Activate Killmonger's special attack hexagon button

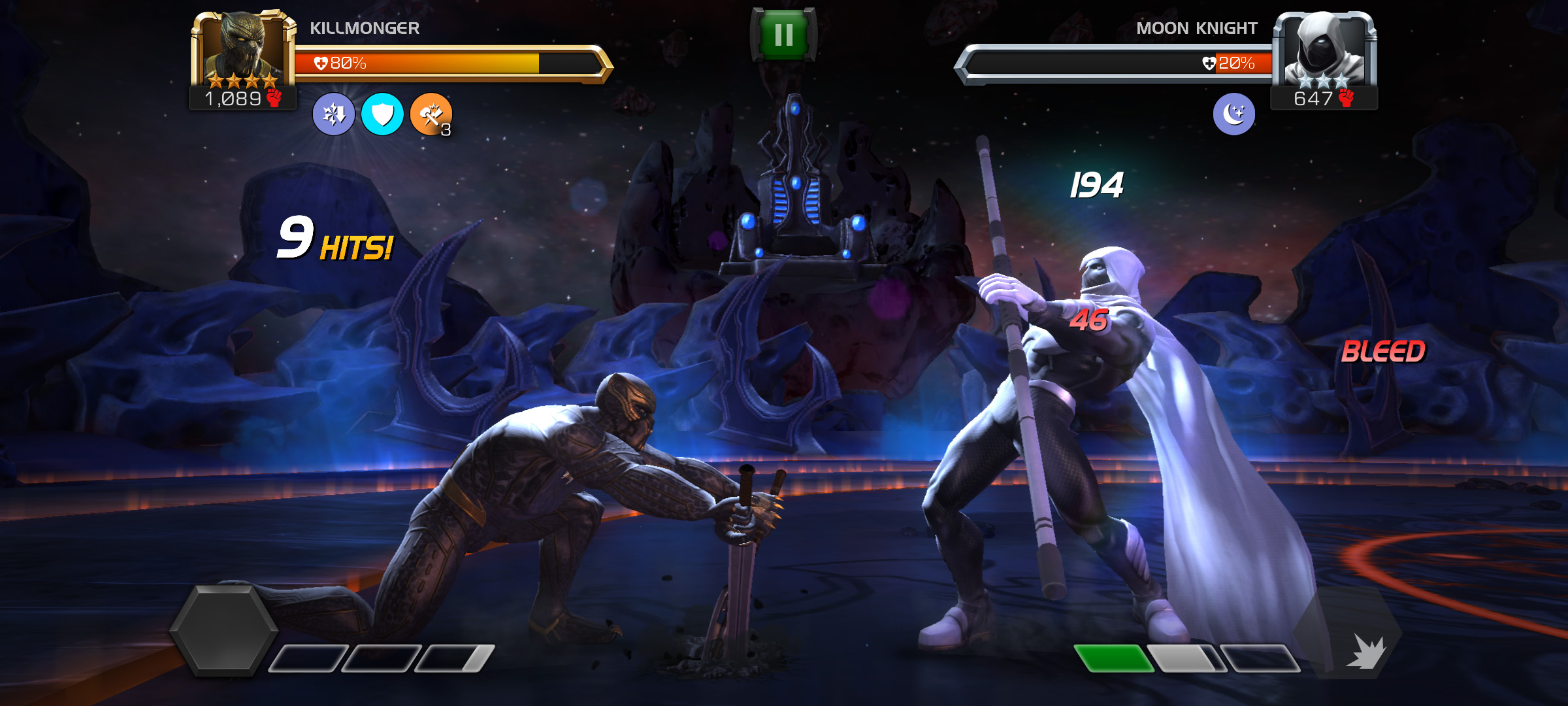[x=223, y=630]
